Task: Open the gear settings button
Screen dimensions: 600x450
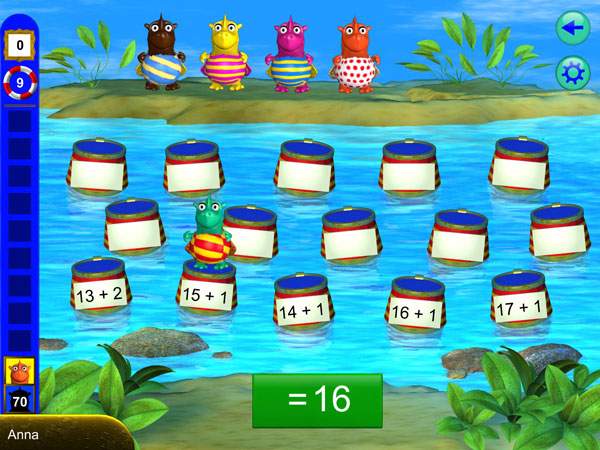Action: pyautogui.click(x=573, y=73)
